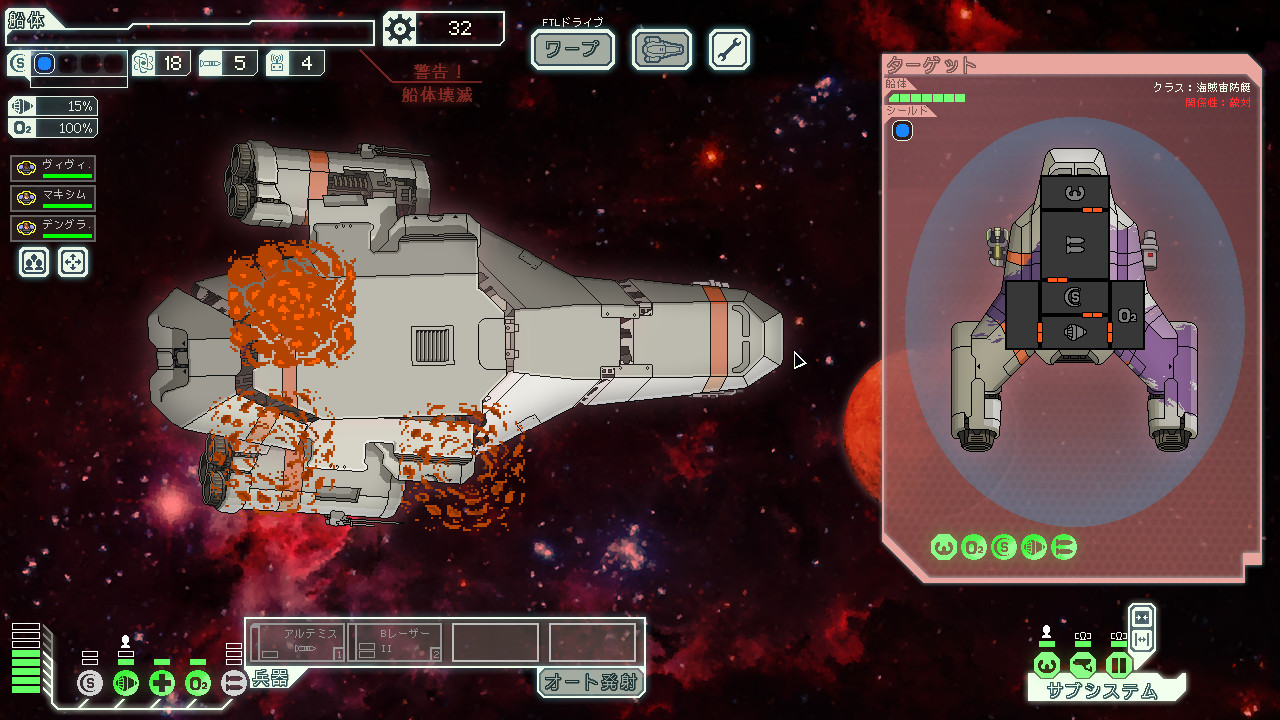Image resolution: width=1280 pixels, height=720 pixels.
Task: Select the アルテミス missile weapon slot
Action: pos(297,642)
